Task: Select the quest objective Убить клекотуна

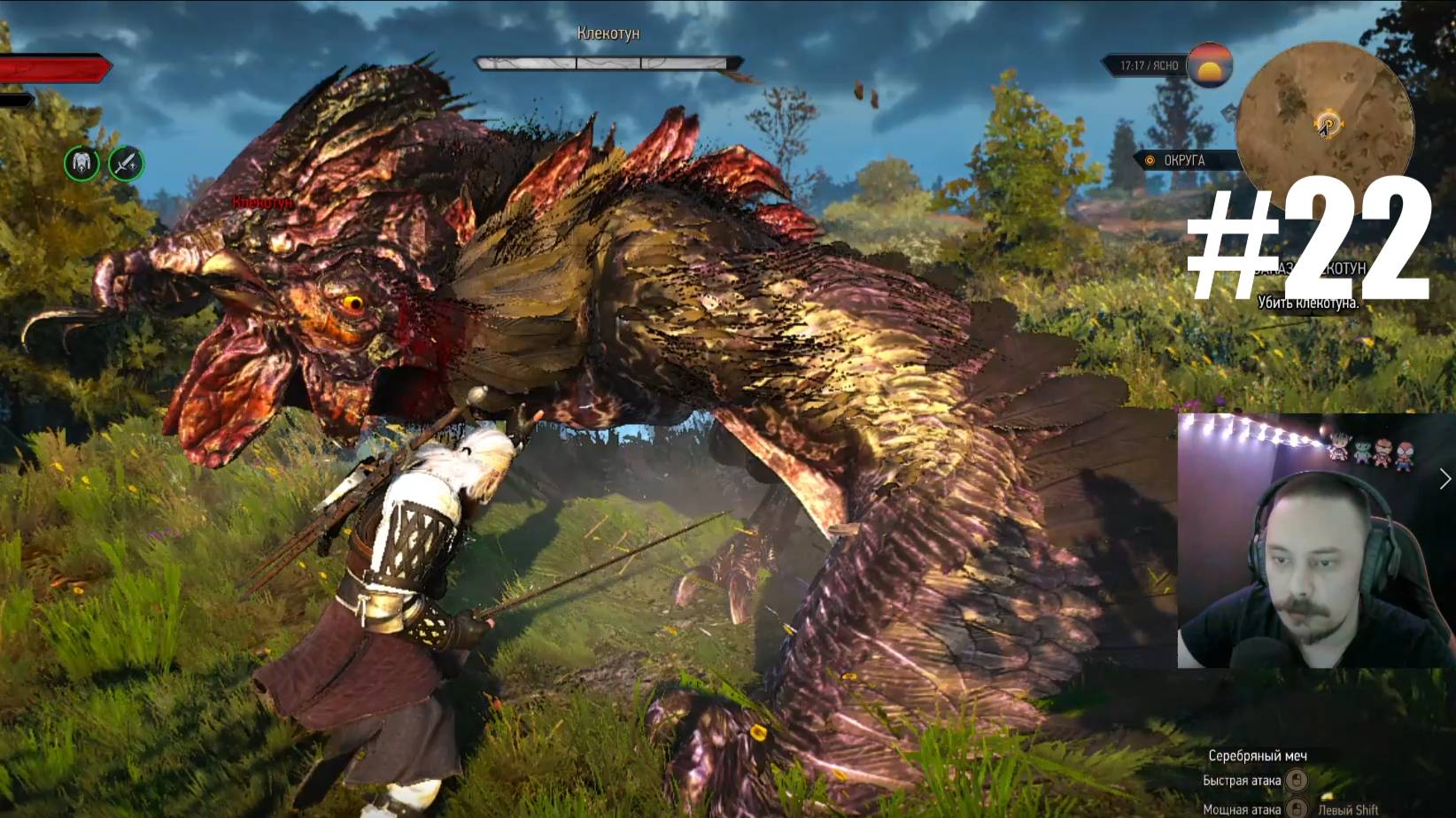Action: (x=1307, y=303)
